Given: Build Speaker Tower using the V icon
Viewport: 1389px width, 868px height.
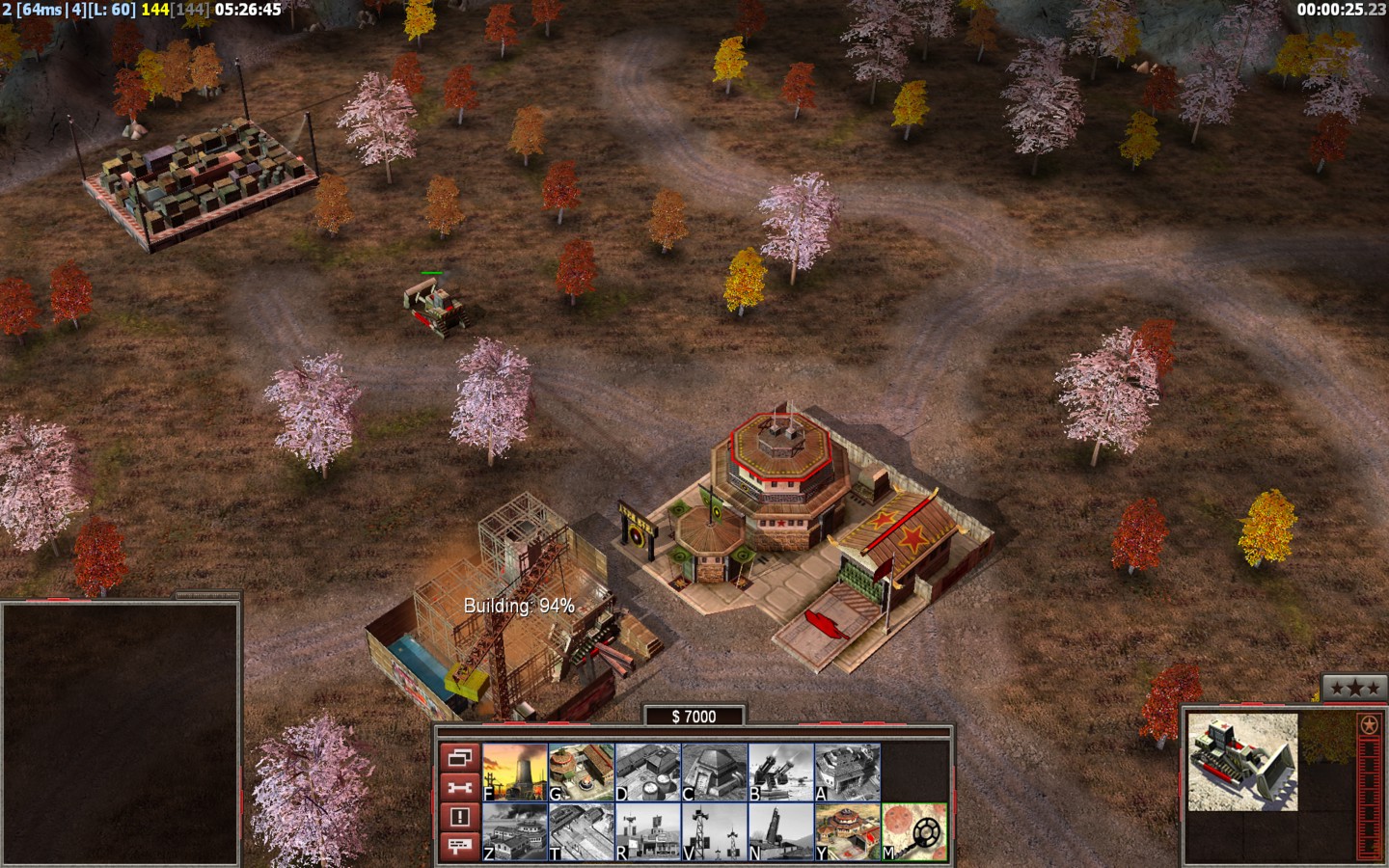Looking at the screenshot, I should pyautogui.click(x=715, y=831).
